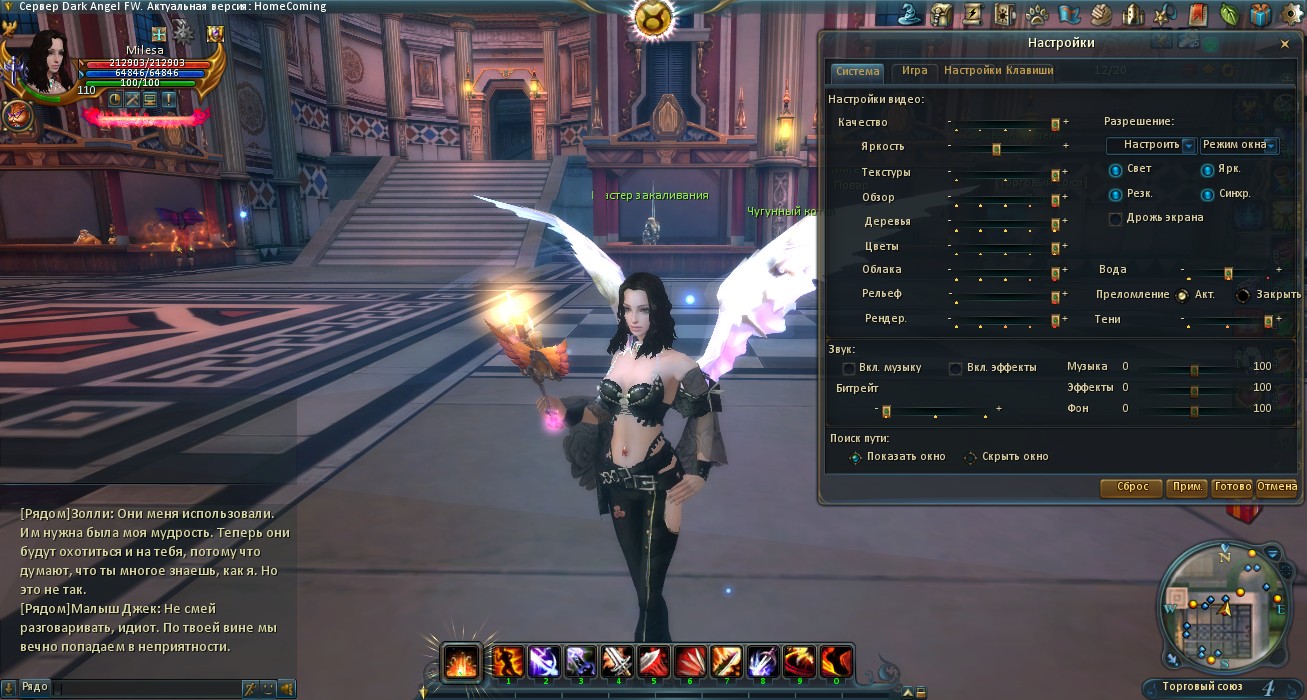Tick the Дрожь экрана checkbox
The width and height of the screenshot is (1307, 700).
click(1115, 218)
